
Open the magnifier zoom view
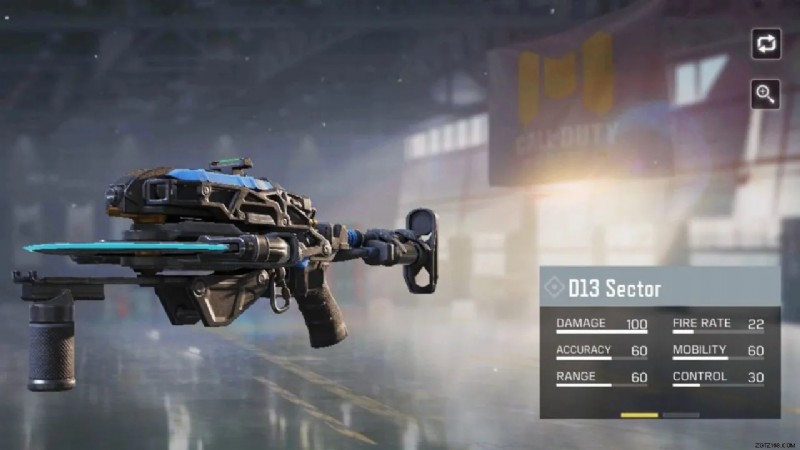point(766,94)
